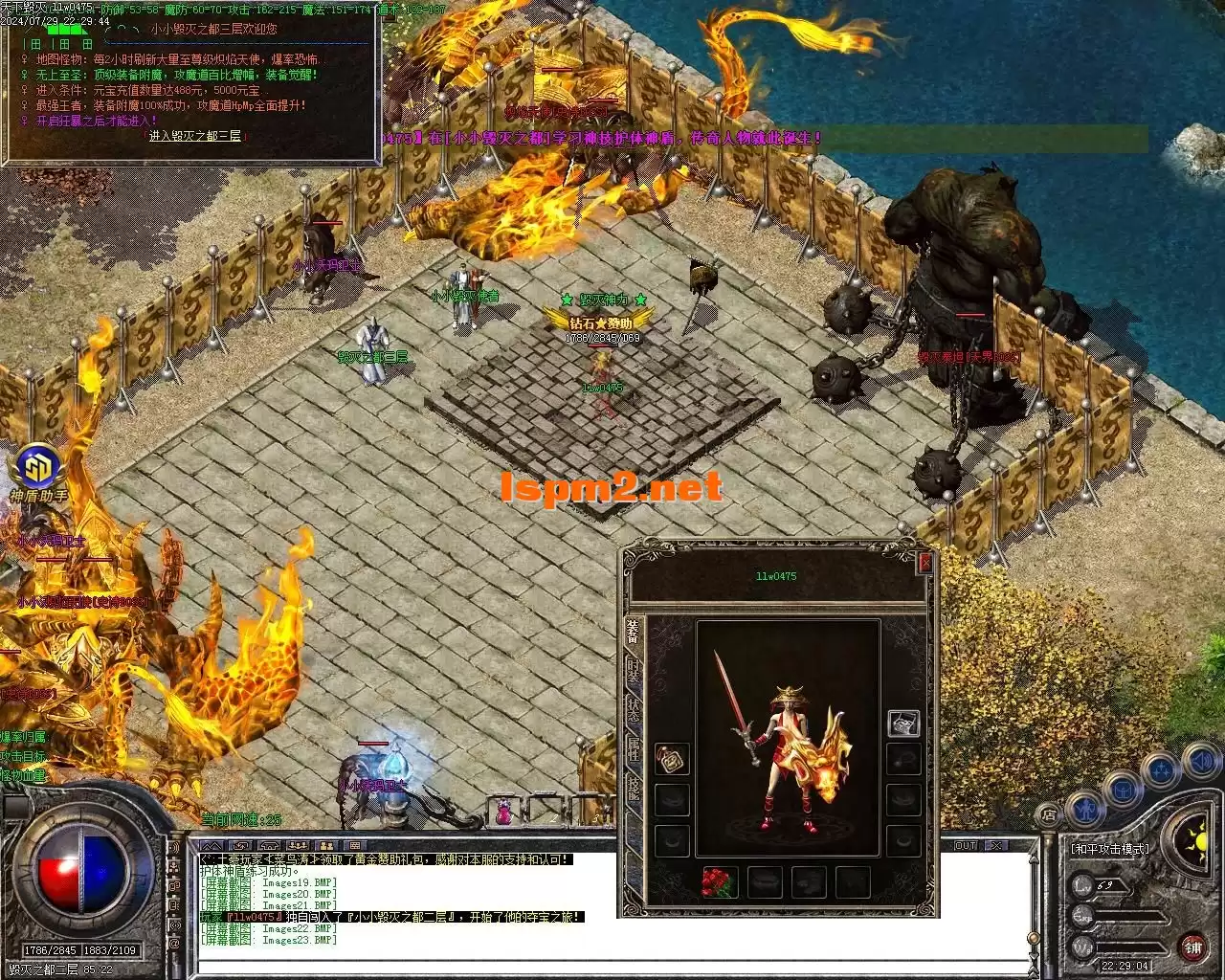This screenshot has height=980, width=1225.
Task: Select the square amulet equipment slot
Action: [x=671, y=760]
